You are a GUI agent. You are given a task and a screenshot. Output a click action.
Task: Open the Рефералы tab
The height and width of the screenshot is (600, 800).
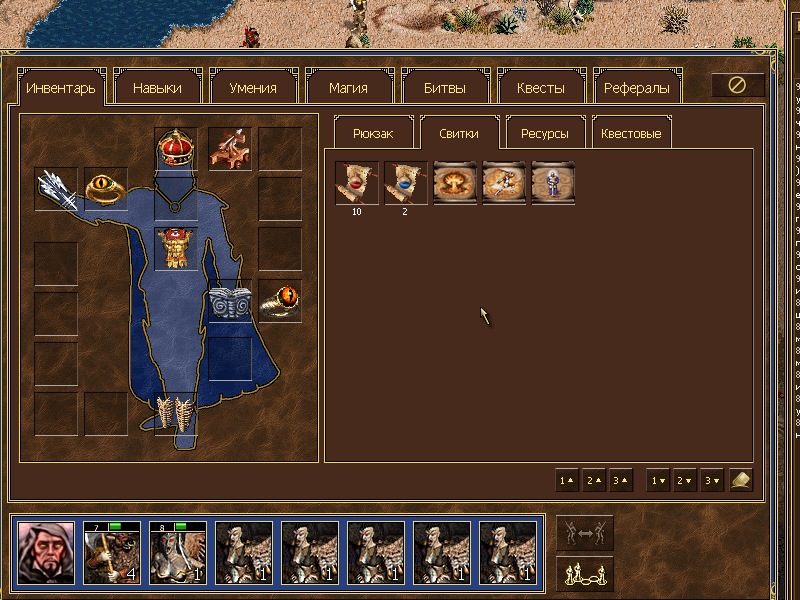[x=636, y=88]
